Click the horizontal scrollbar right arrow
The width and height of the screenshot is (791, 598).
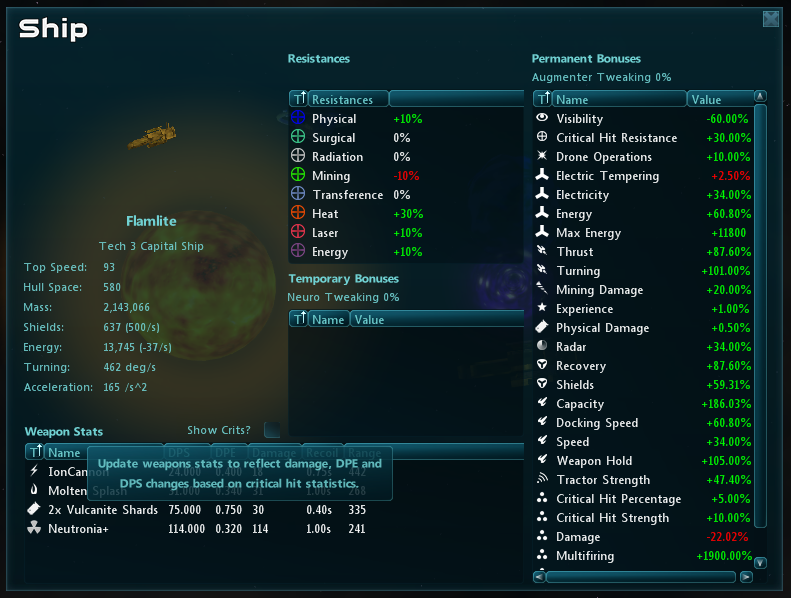click(745, 577)
